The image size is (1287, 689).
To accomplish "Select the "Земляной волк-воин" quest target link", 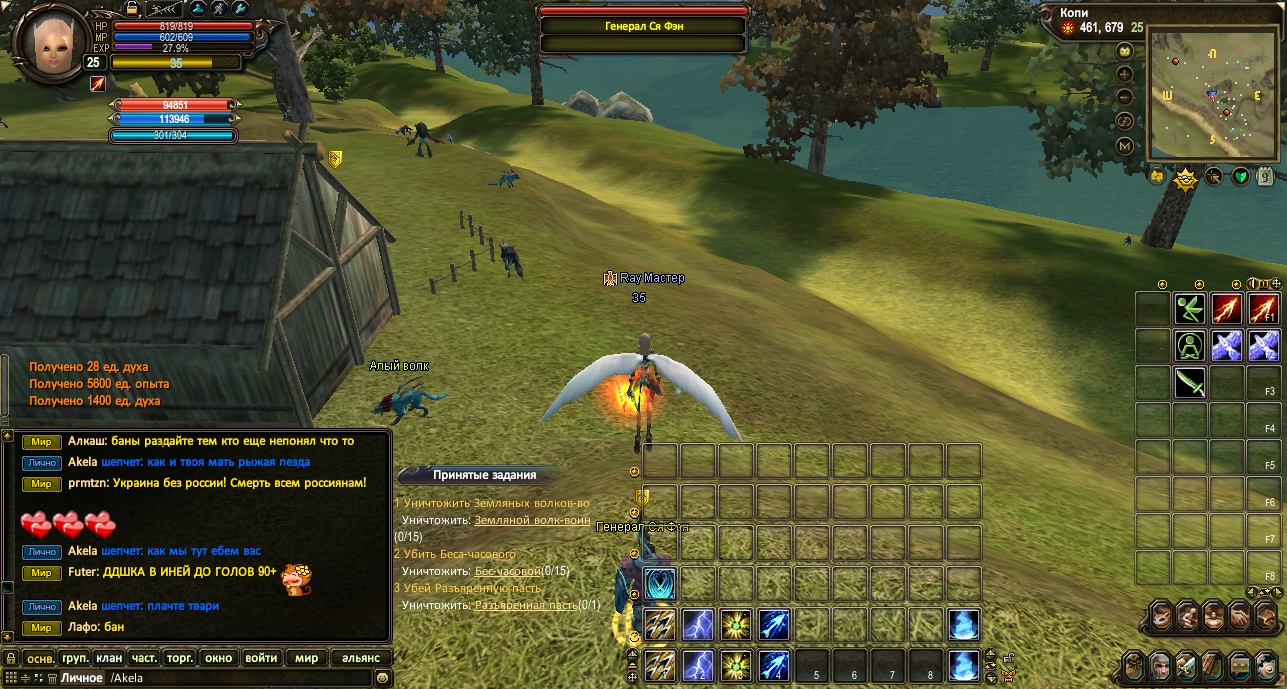I will (531, 521).
